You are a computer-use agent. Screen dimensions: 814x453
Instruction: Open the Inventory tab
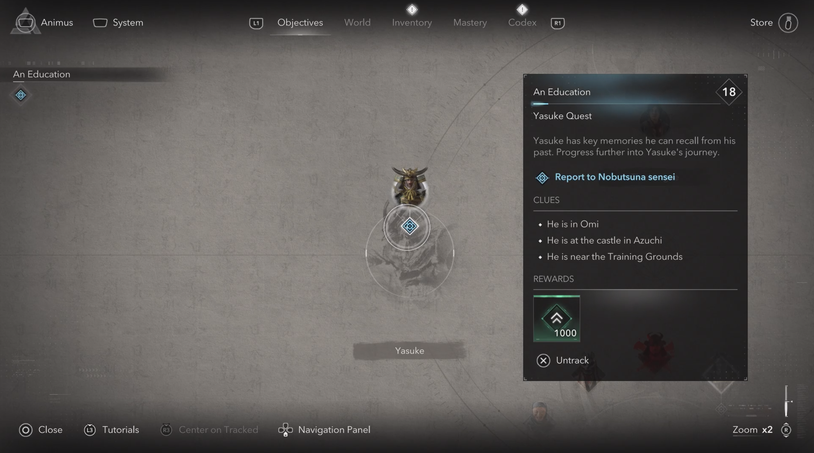point(412,22)
